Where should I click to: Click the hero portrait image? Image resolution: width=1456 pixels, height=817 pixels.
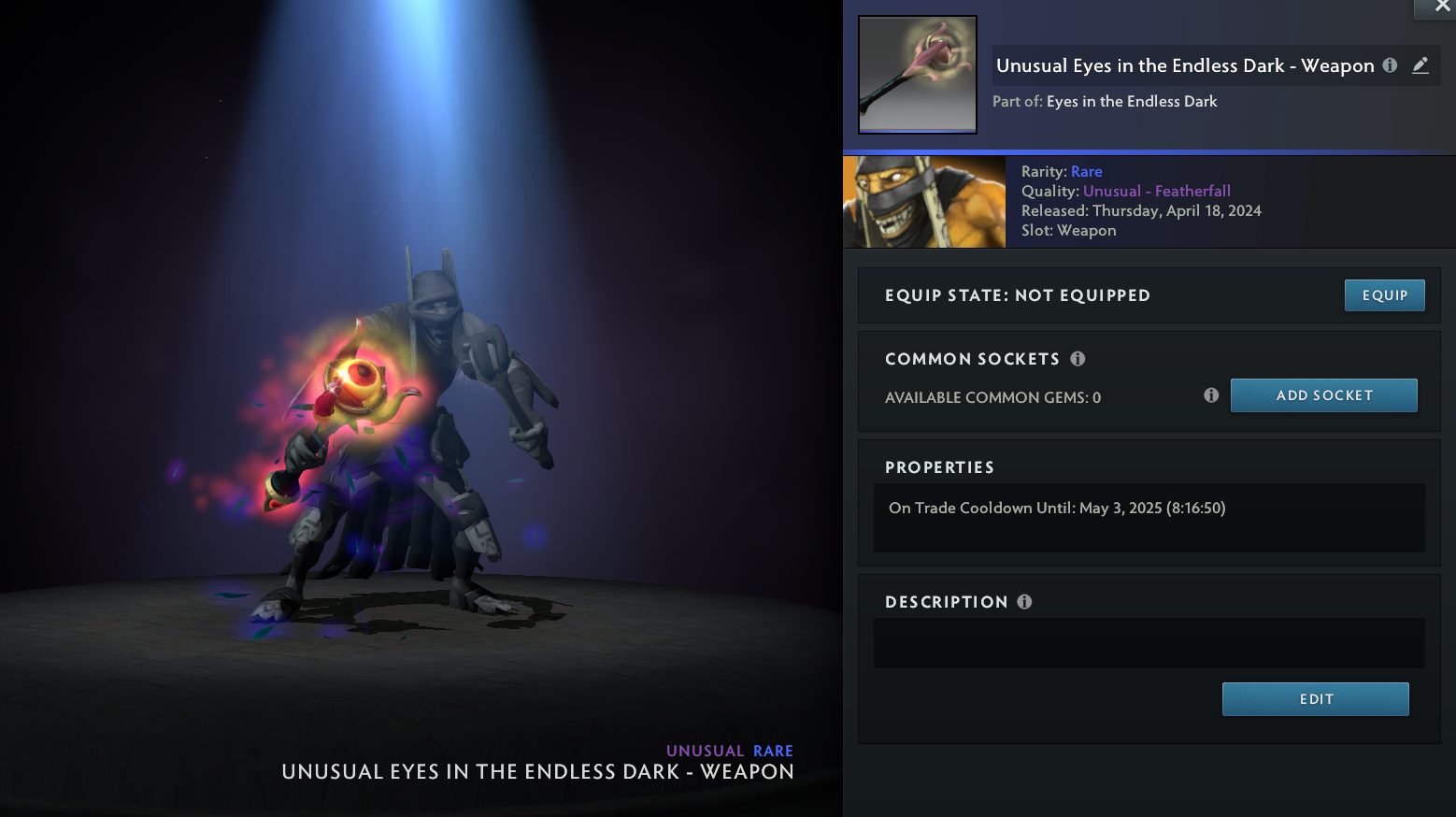pos(924,202)
